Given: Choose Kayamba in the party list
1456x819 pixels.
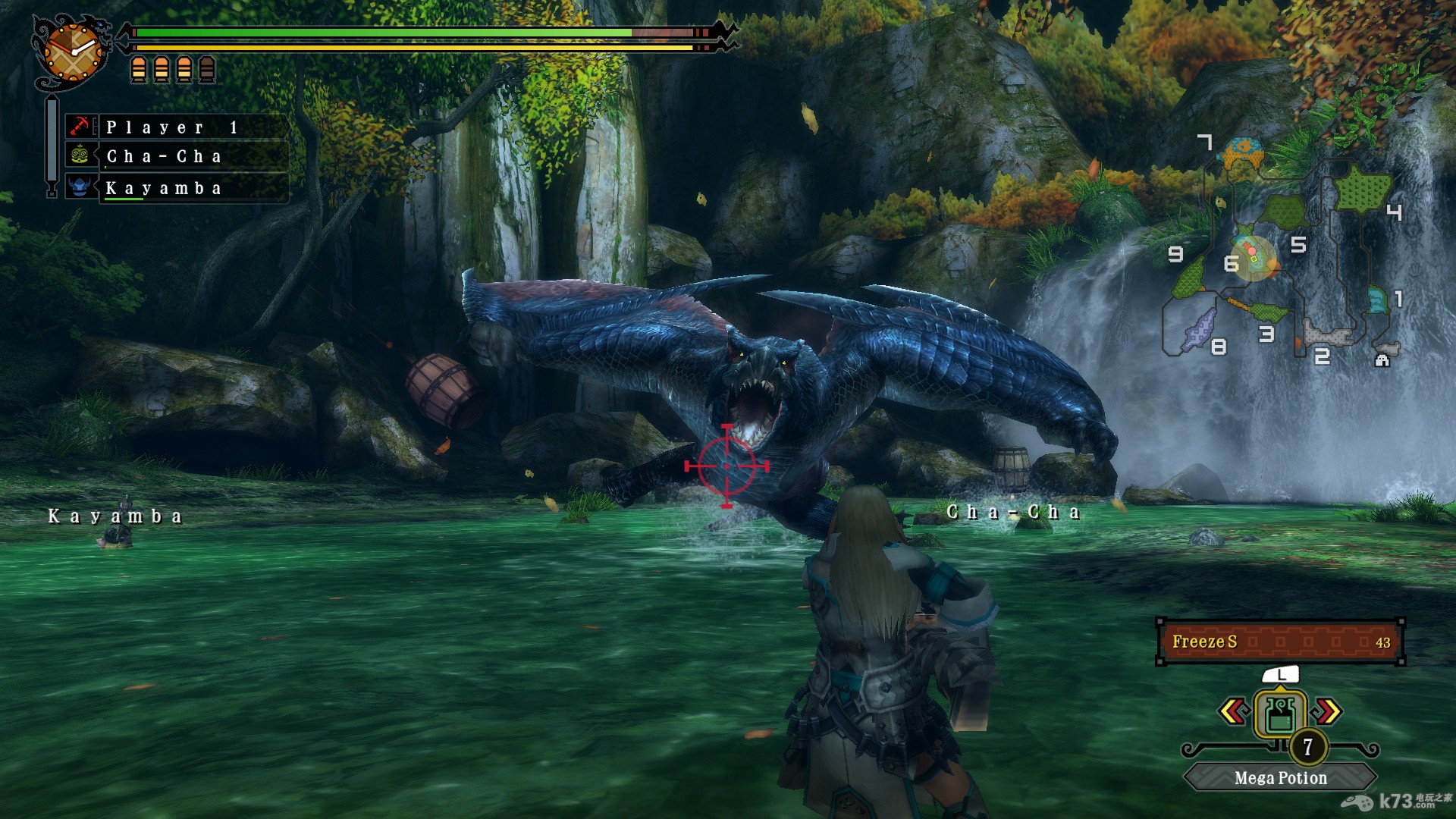Looking at the screenshot, I should (x=176, y=188).
